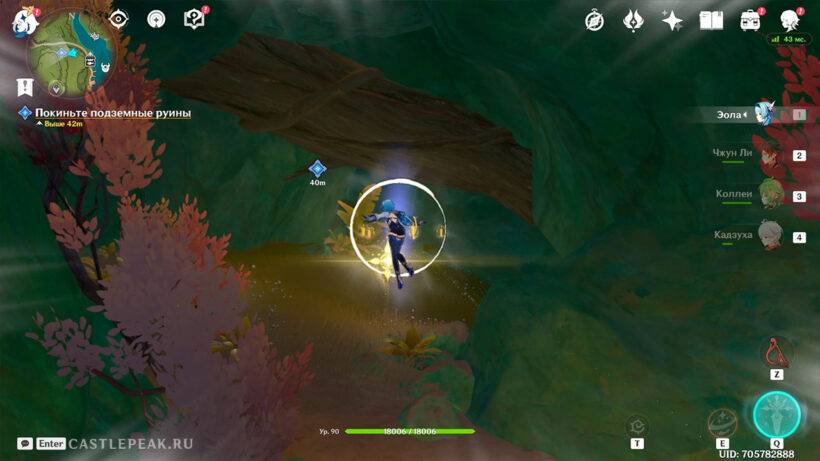Switch to party member Коллеи
The height and width of the screenshot is (461, 820).
[768, 195]
